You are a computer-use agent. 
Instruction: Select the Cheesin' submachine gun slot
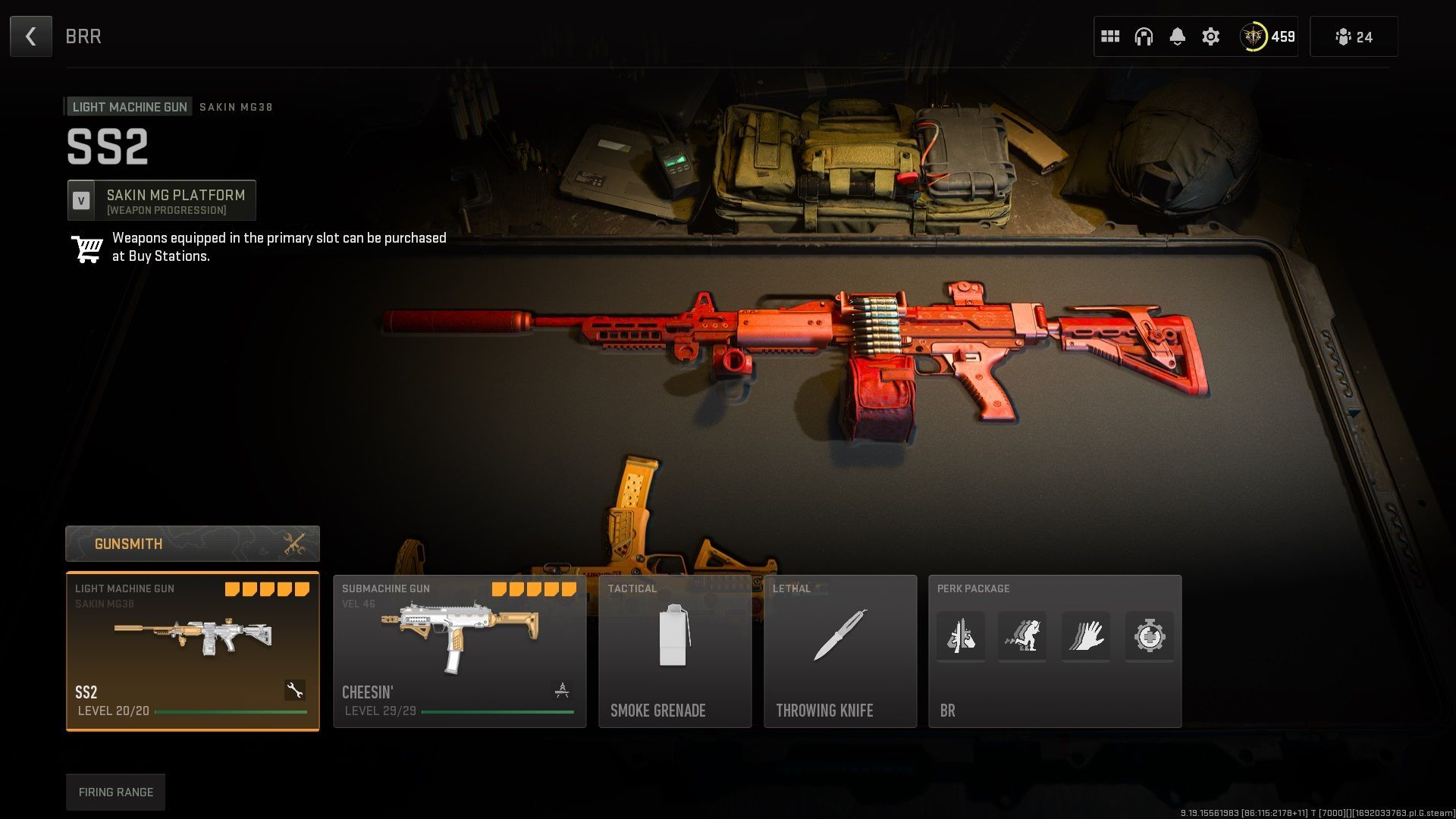coord(460,651)
